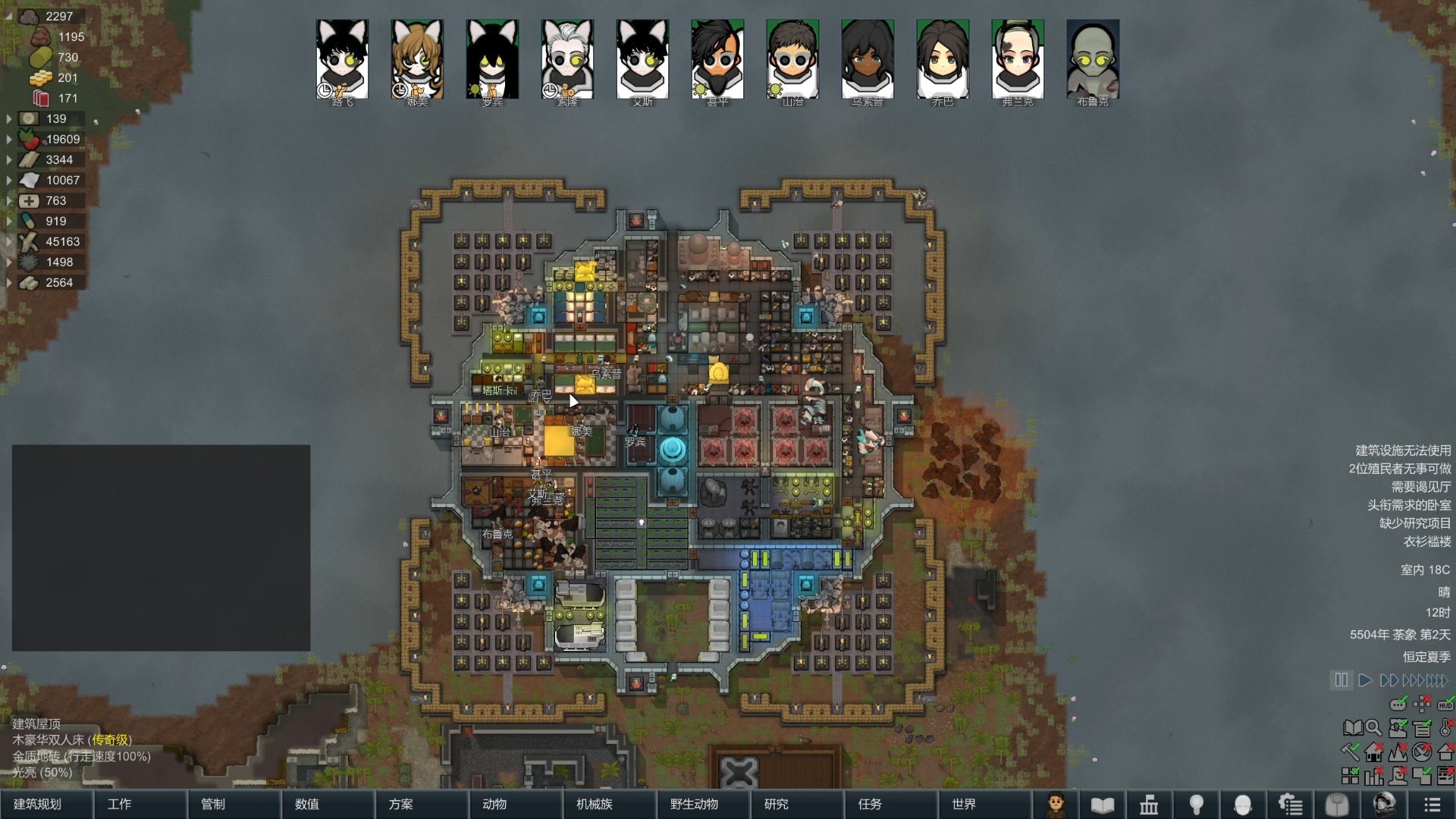Click the 2位殖民者无事可做 idle colonists alert

pyautogui.click(x=1399, y=469)
